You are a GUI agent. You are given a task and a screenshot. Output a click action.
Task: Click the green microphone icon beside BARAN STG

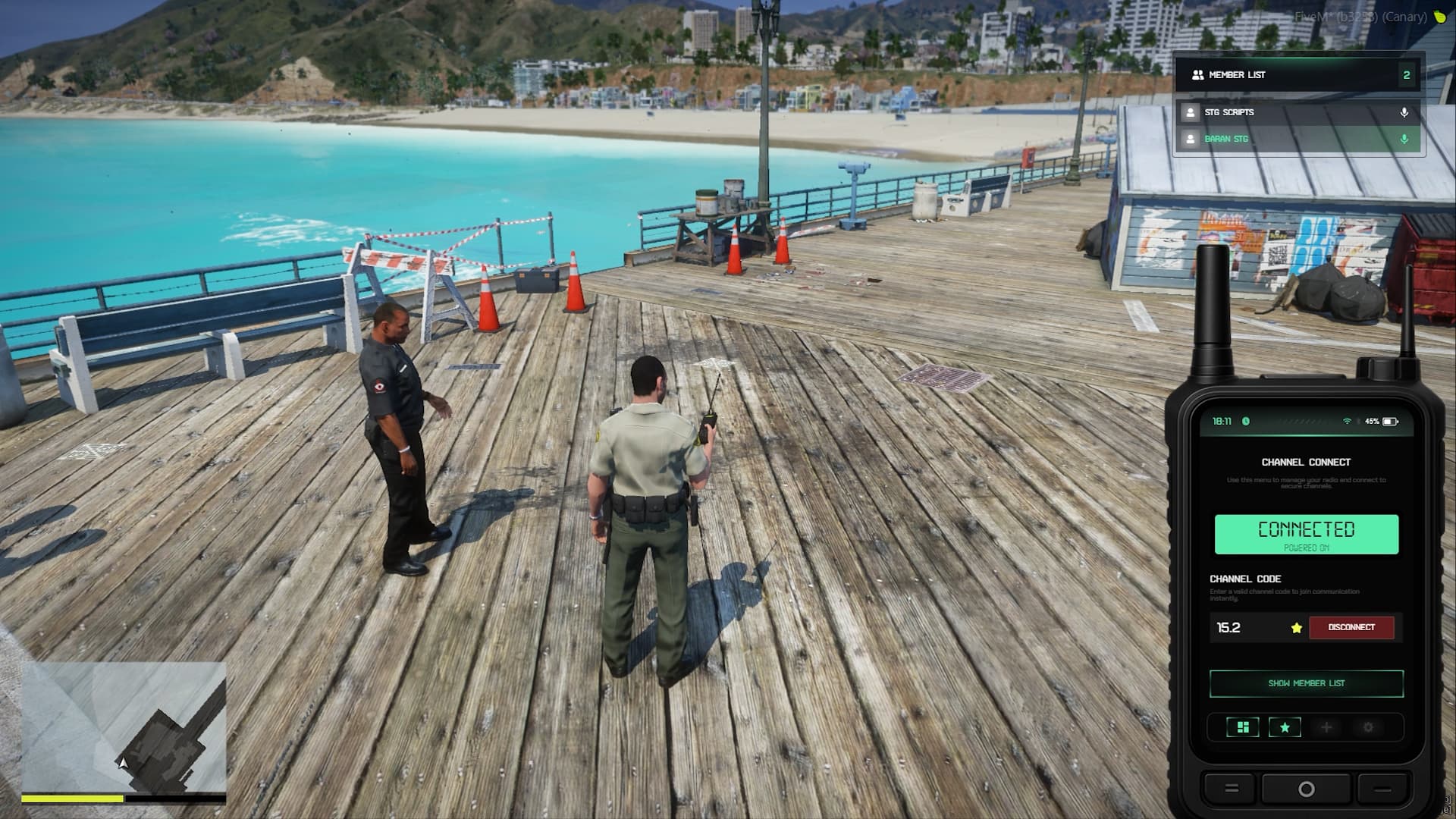tap(1404, 139)
